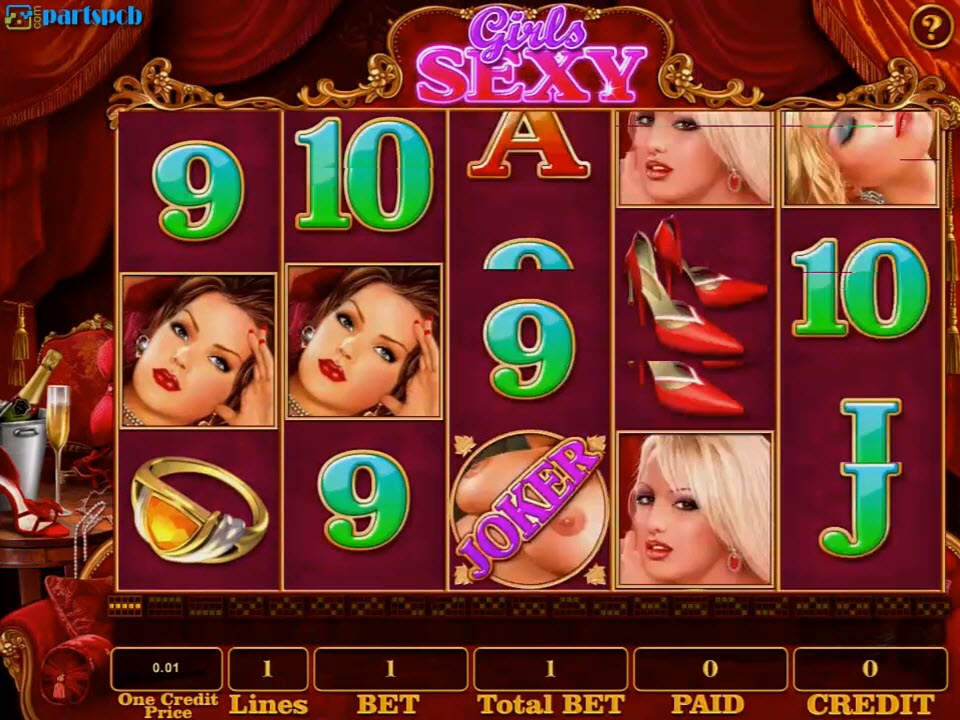Open the question mark help button

tap(931, 28)
